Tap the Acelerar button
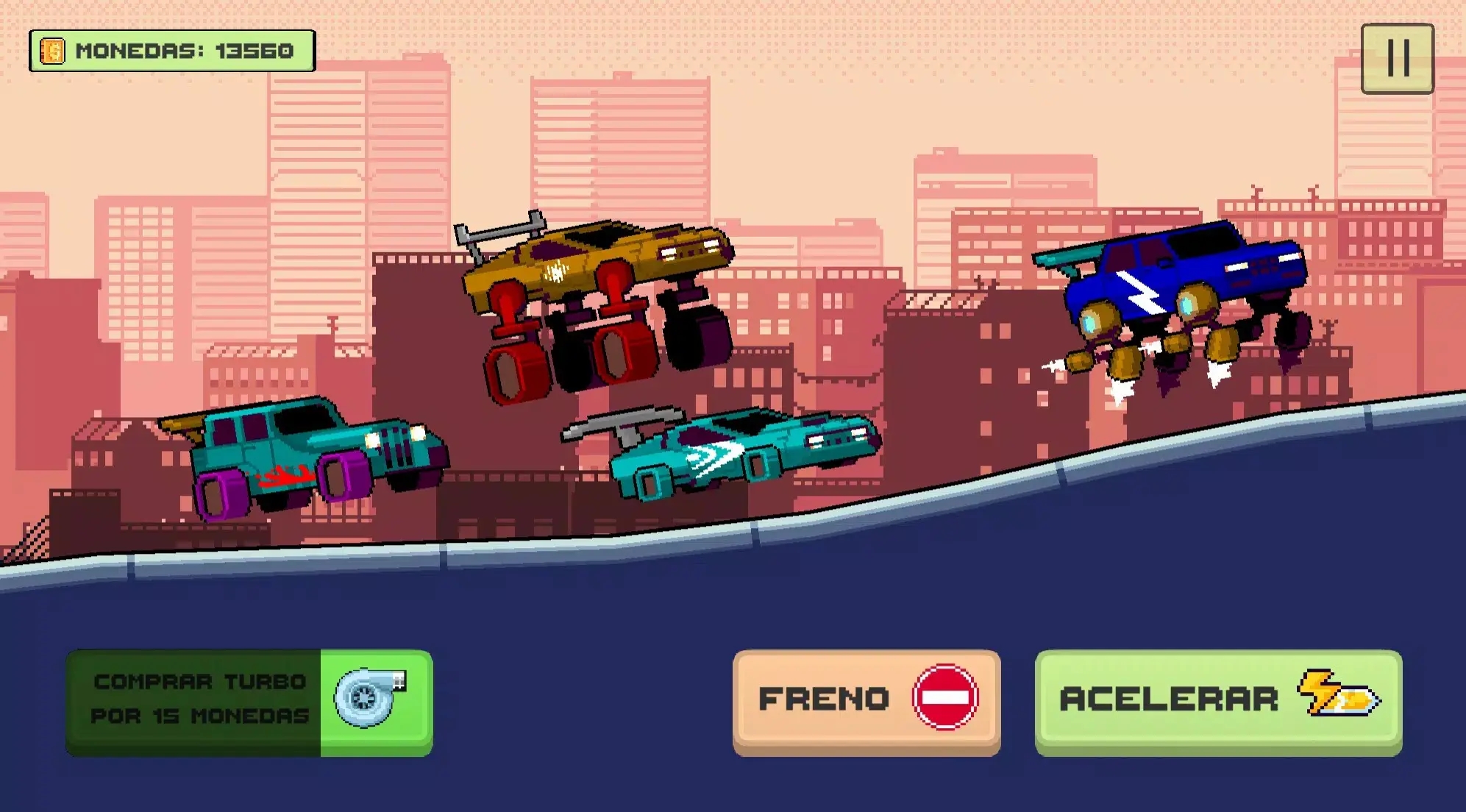Viewport: 1466px width, 812px height. (1218, 700)
